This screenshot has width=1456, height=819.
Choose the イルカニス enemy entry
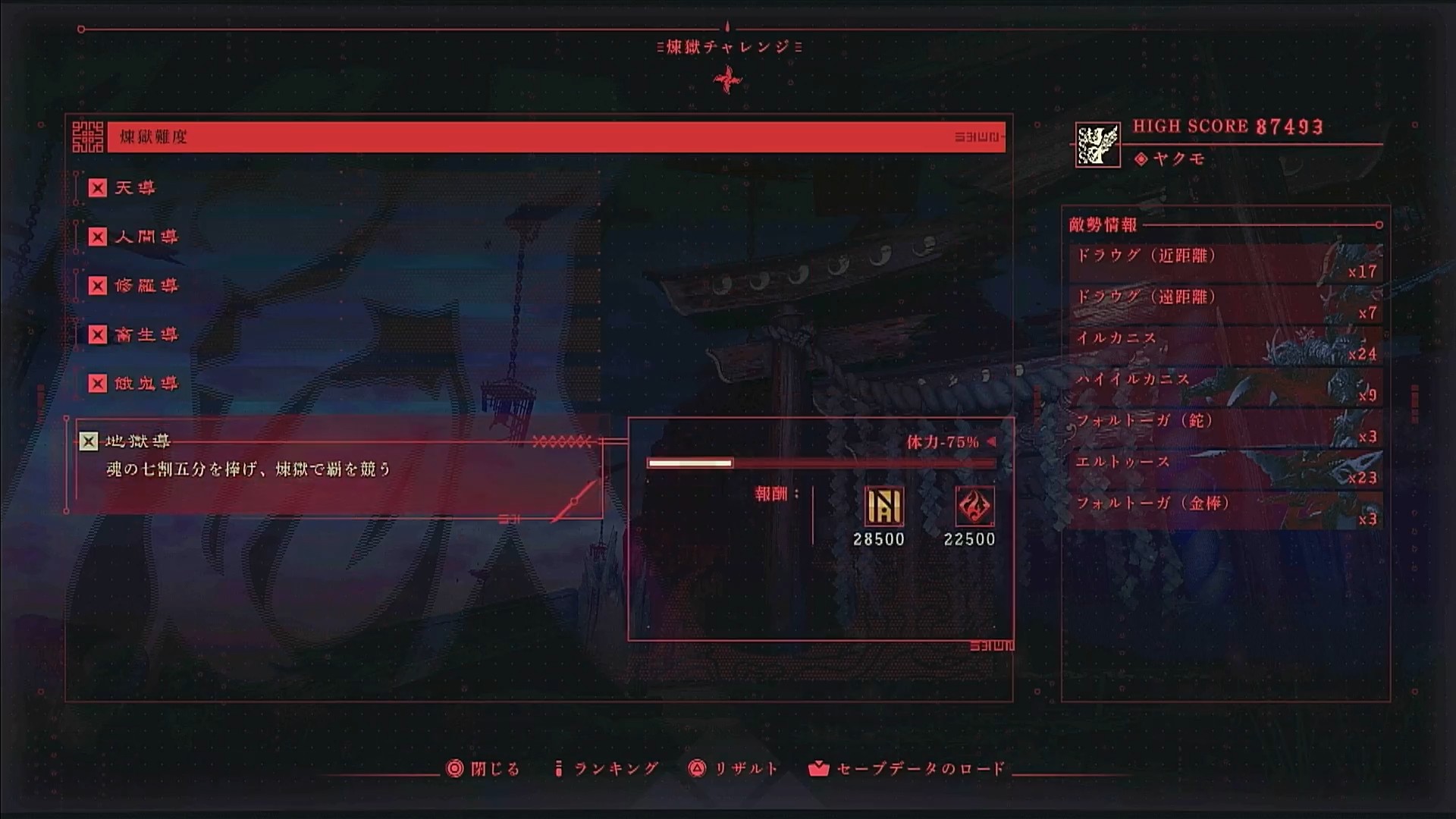click(1225, 345)
